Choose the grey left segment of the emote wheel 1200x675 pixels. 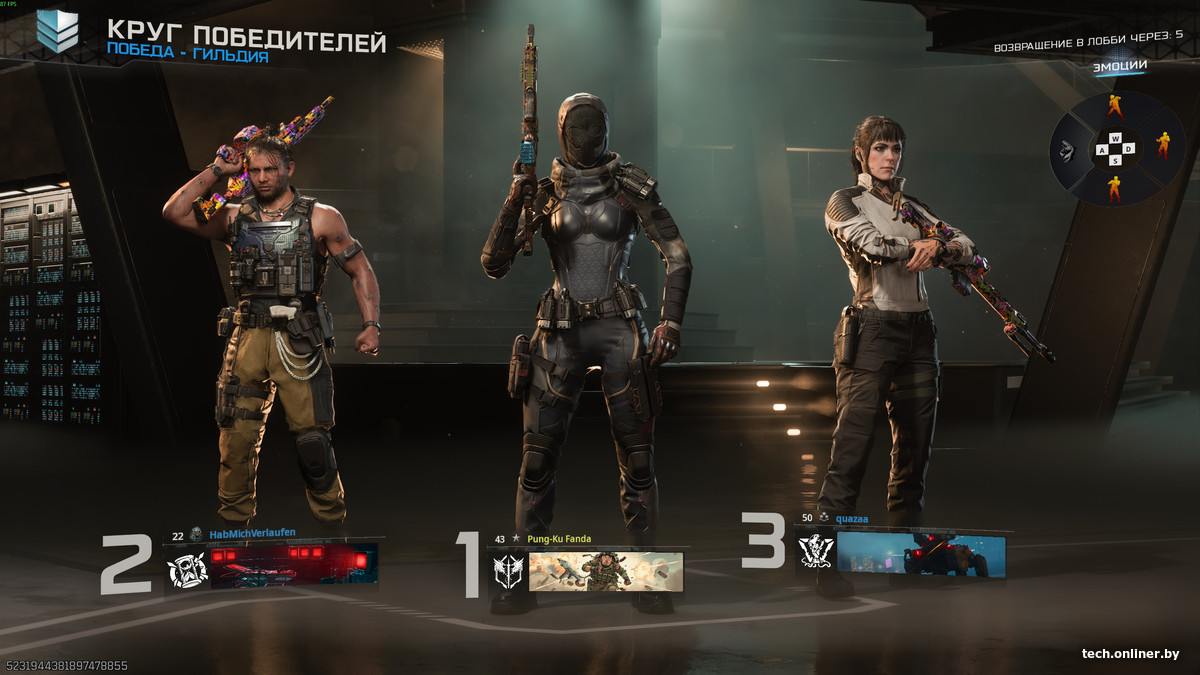coord(1069,150)
